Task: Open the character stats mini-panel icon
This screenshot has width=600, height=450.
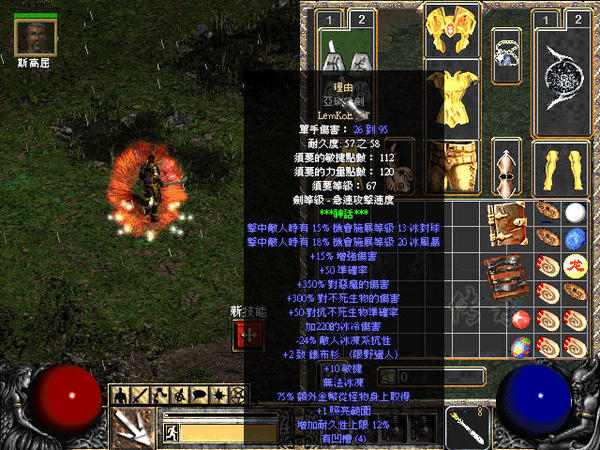Action: (x=119, y=394)
